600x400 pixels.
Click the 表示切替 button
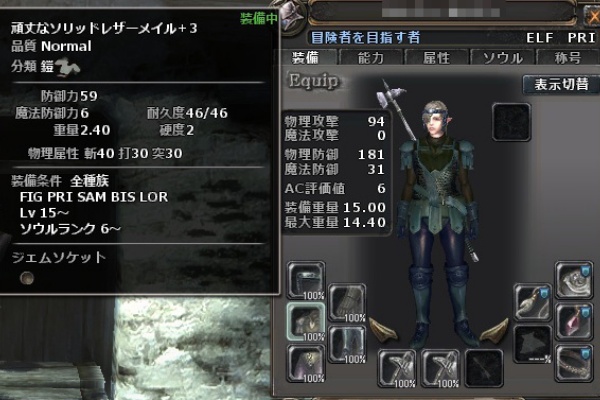tap(560, 85)
